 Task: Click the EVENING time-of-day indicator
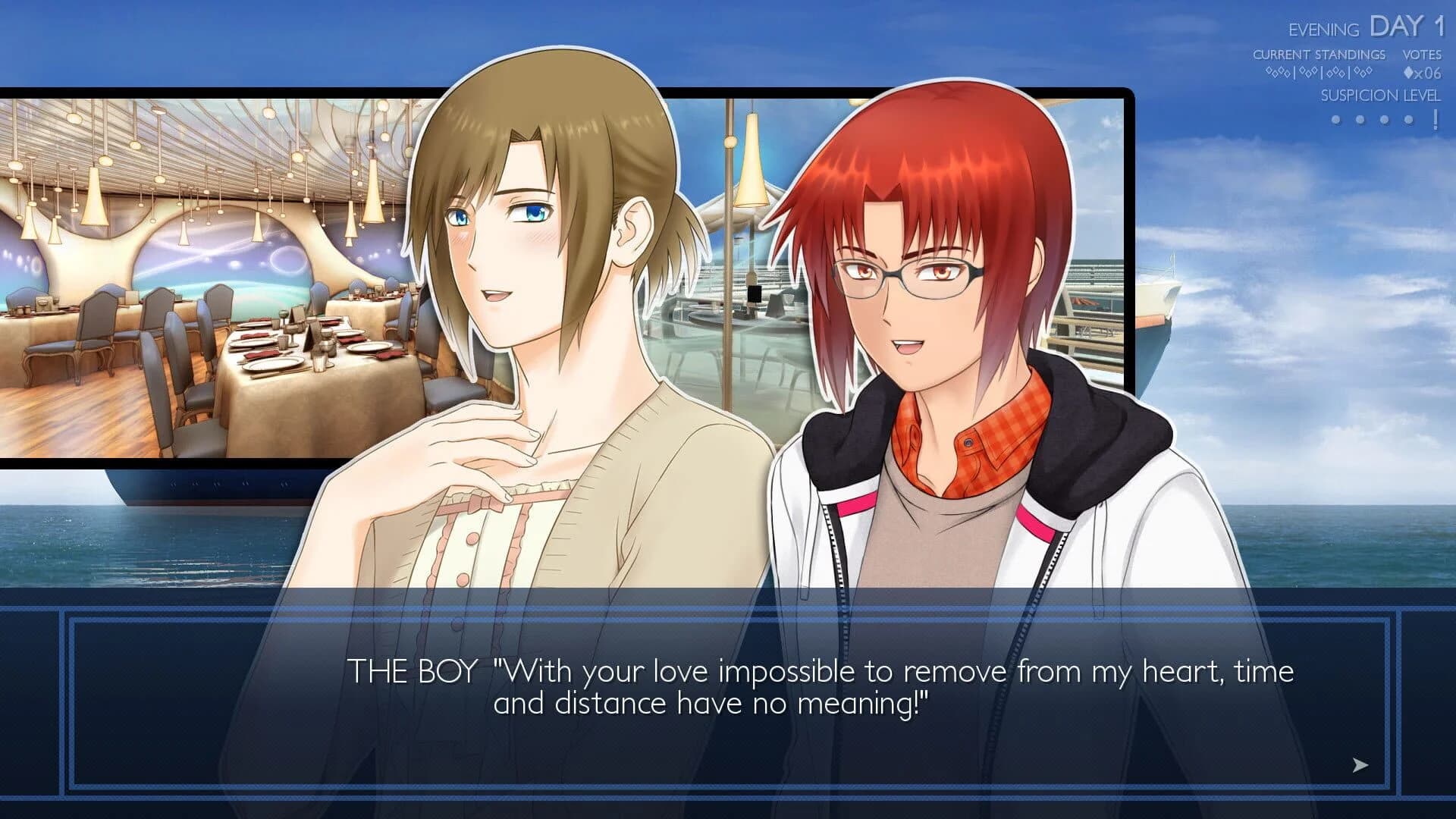1323,30
